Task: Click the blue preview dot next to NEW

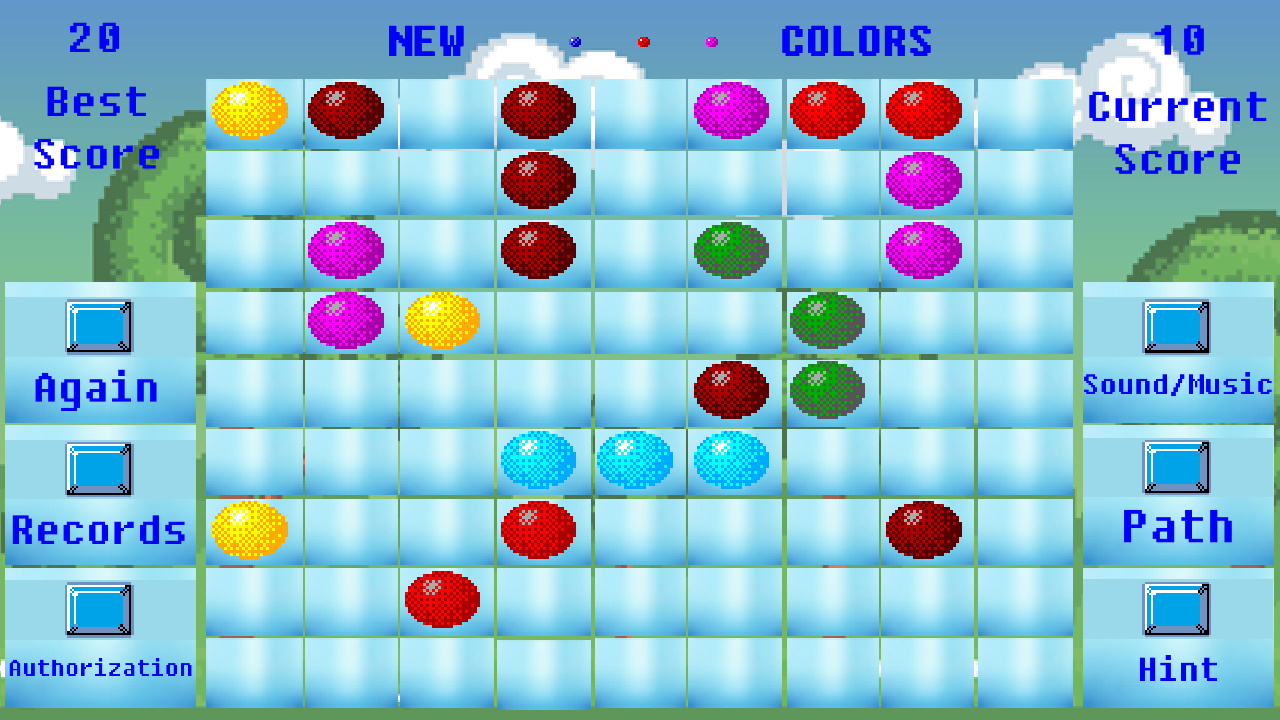Action: [x=574, y=41]
